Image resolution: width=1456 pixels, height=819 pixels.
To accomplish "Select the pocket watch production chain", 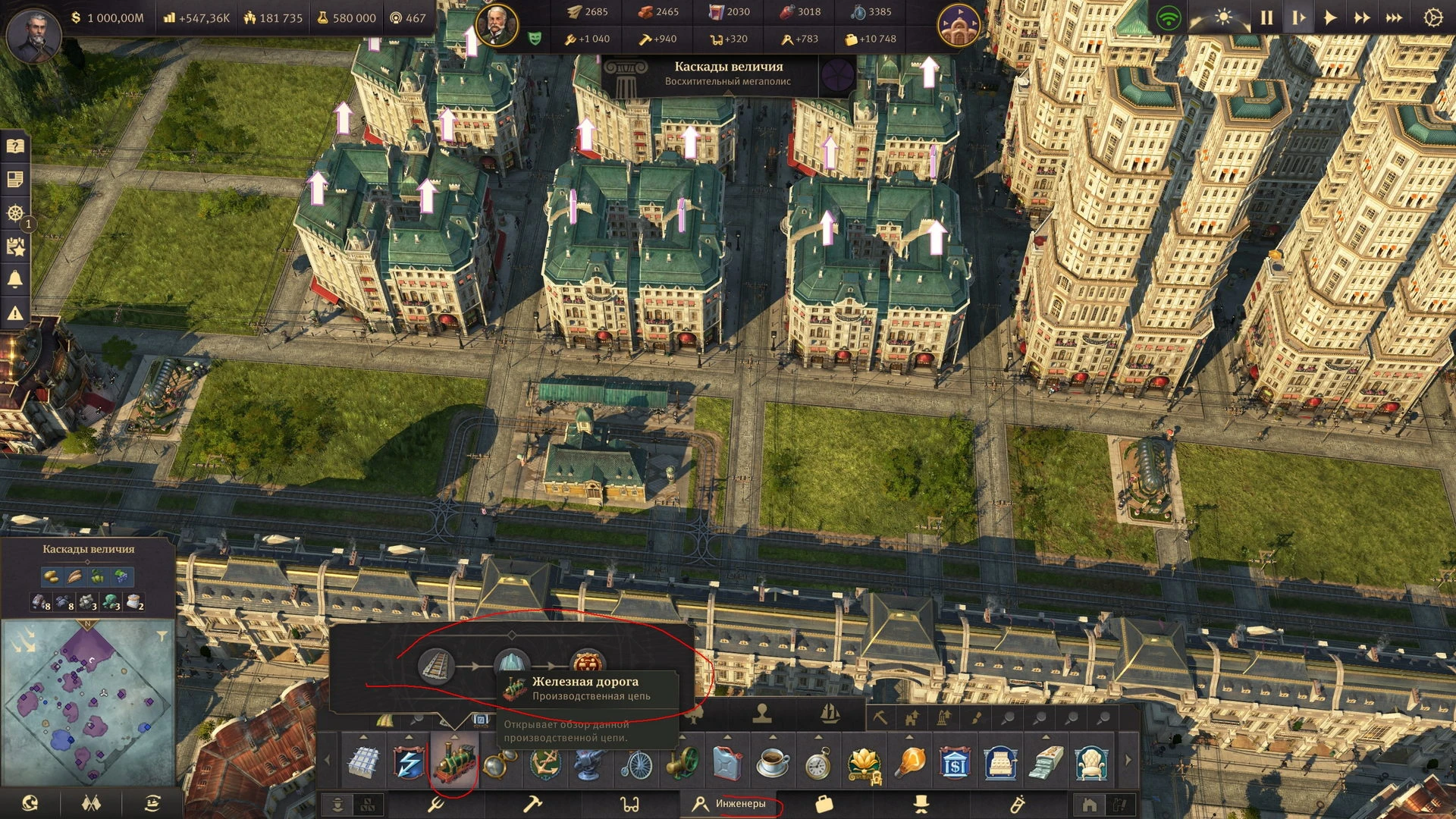I will [x=818, y=762].
